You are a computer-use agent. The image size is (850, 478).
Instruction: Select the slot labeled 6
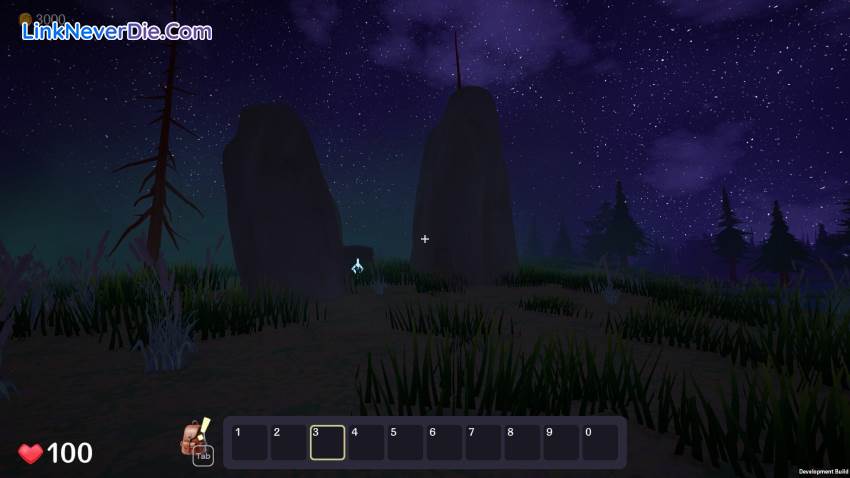pos(444,442)
